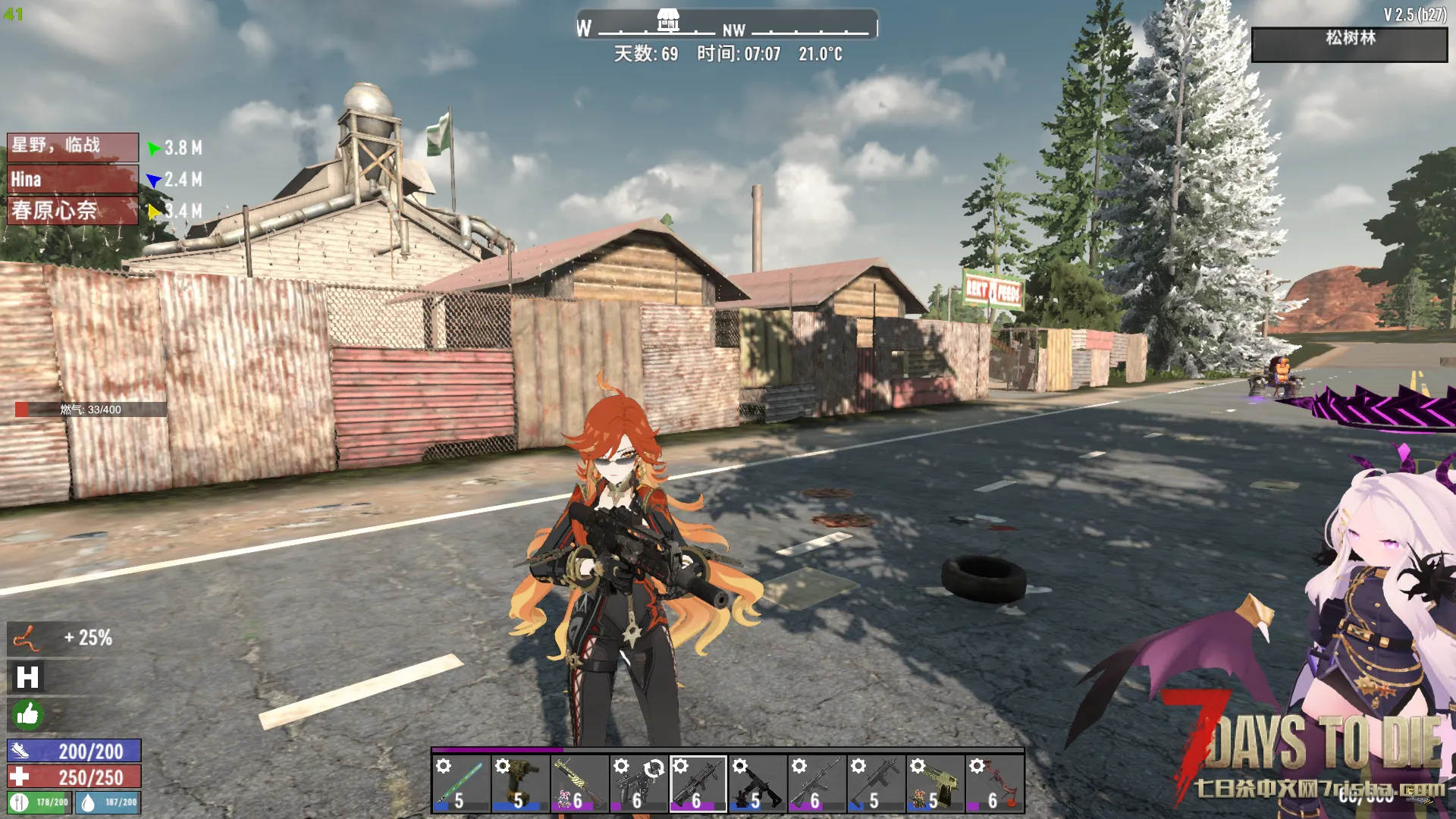Equip the red bow hotbar slot
1456x819 pixels.
(994, 784)
